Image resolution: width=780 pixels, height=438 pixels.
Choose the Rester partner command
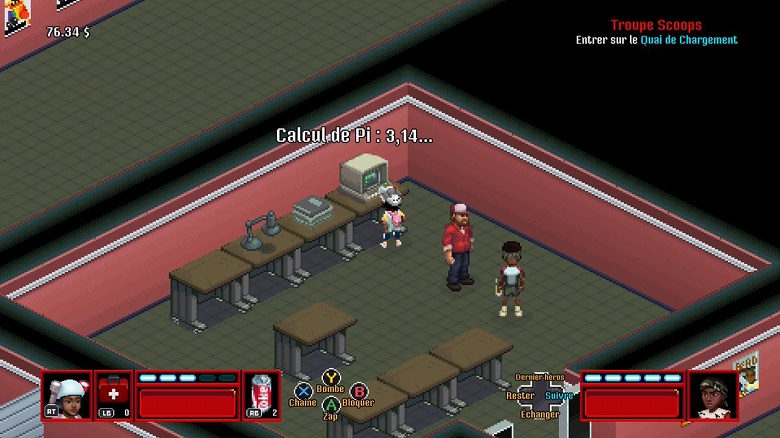[520, 395]
